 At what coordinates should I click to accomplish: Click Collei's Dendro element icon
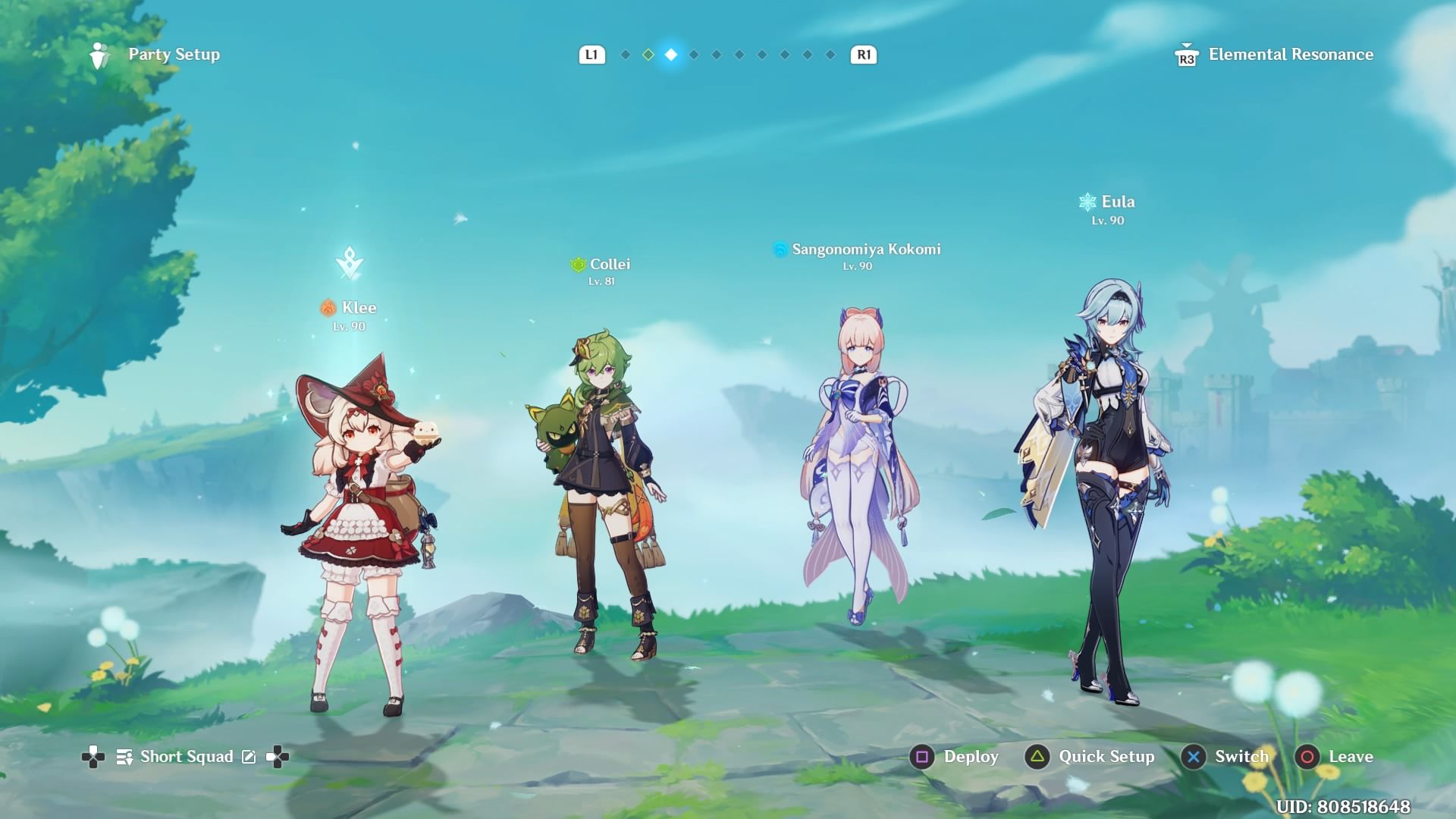(577, 264)
